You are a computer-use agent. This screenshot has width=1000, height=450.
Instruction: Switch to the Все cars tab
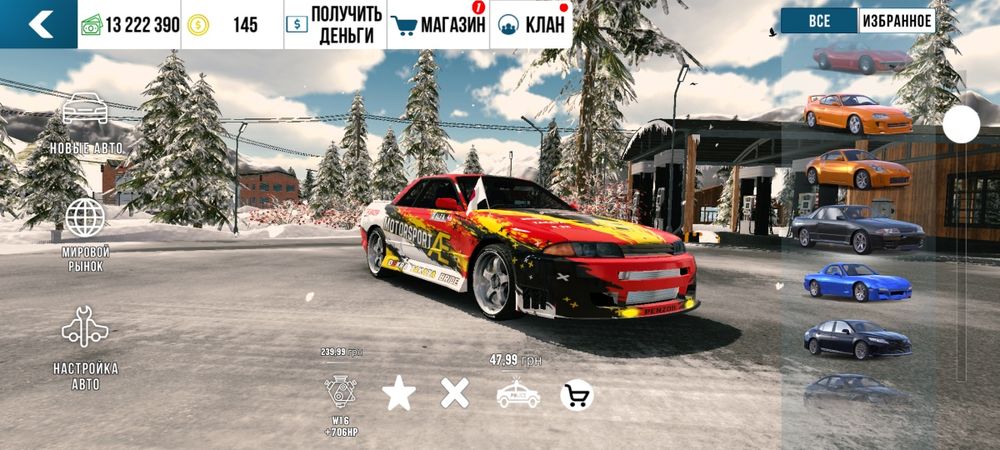point(818,21)
